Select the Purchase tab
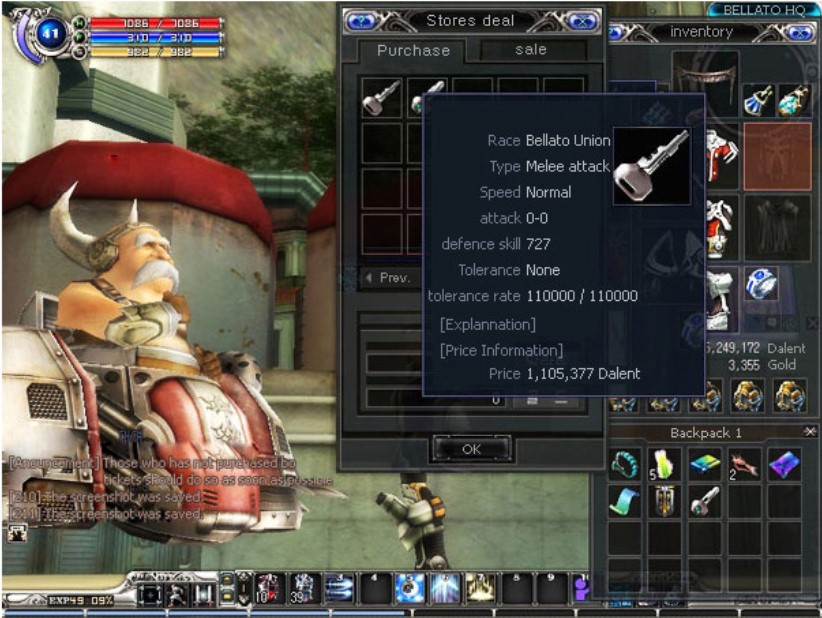 413,50
